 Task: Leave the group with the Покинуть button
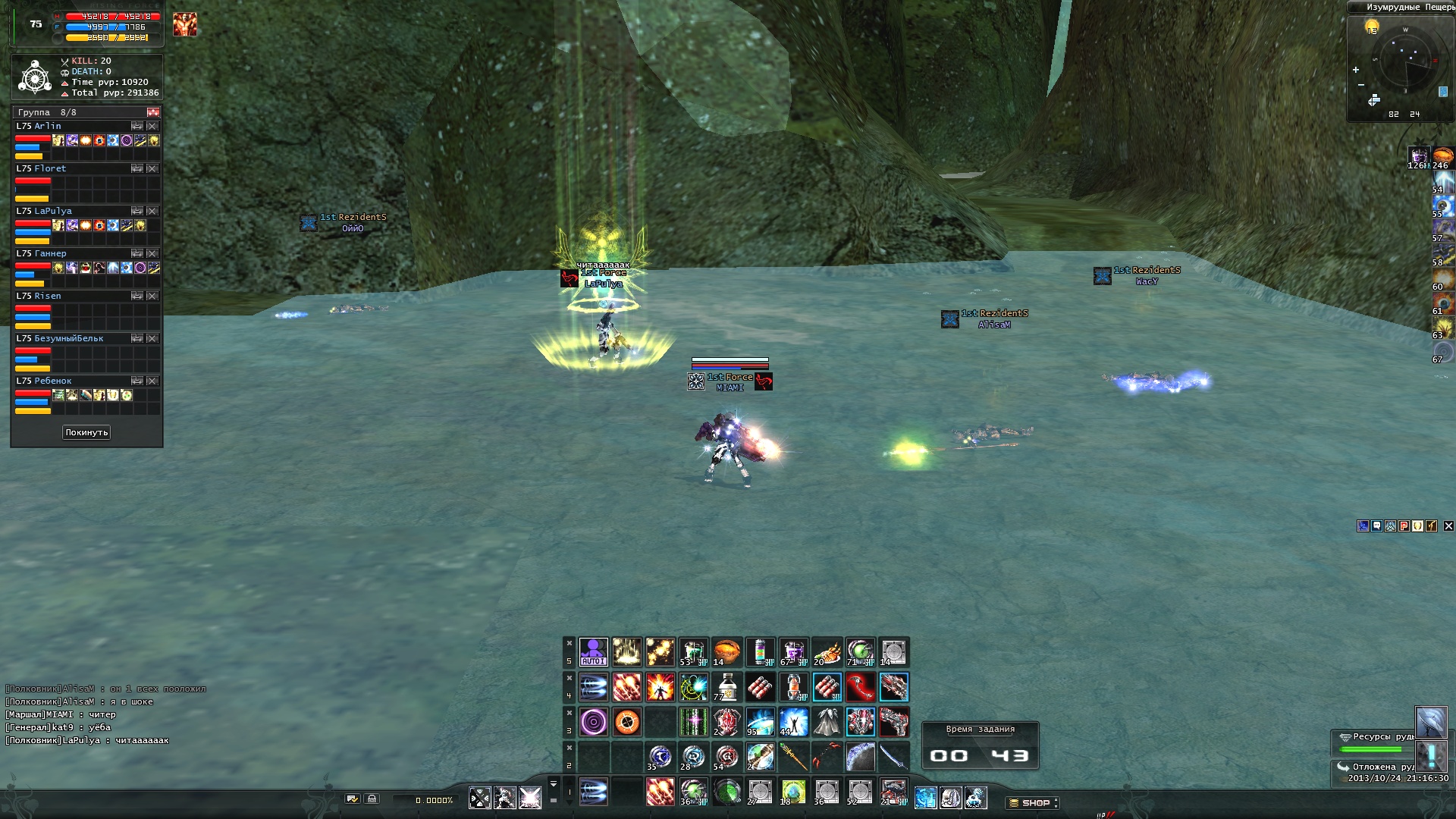pos(86,432)
